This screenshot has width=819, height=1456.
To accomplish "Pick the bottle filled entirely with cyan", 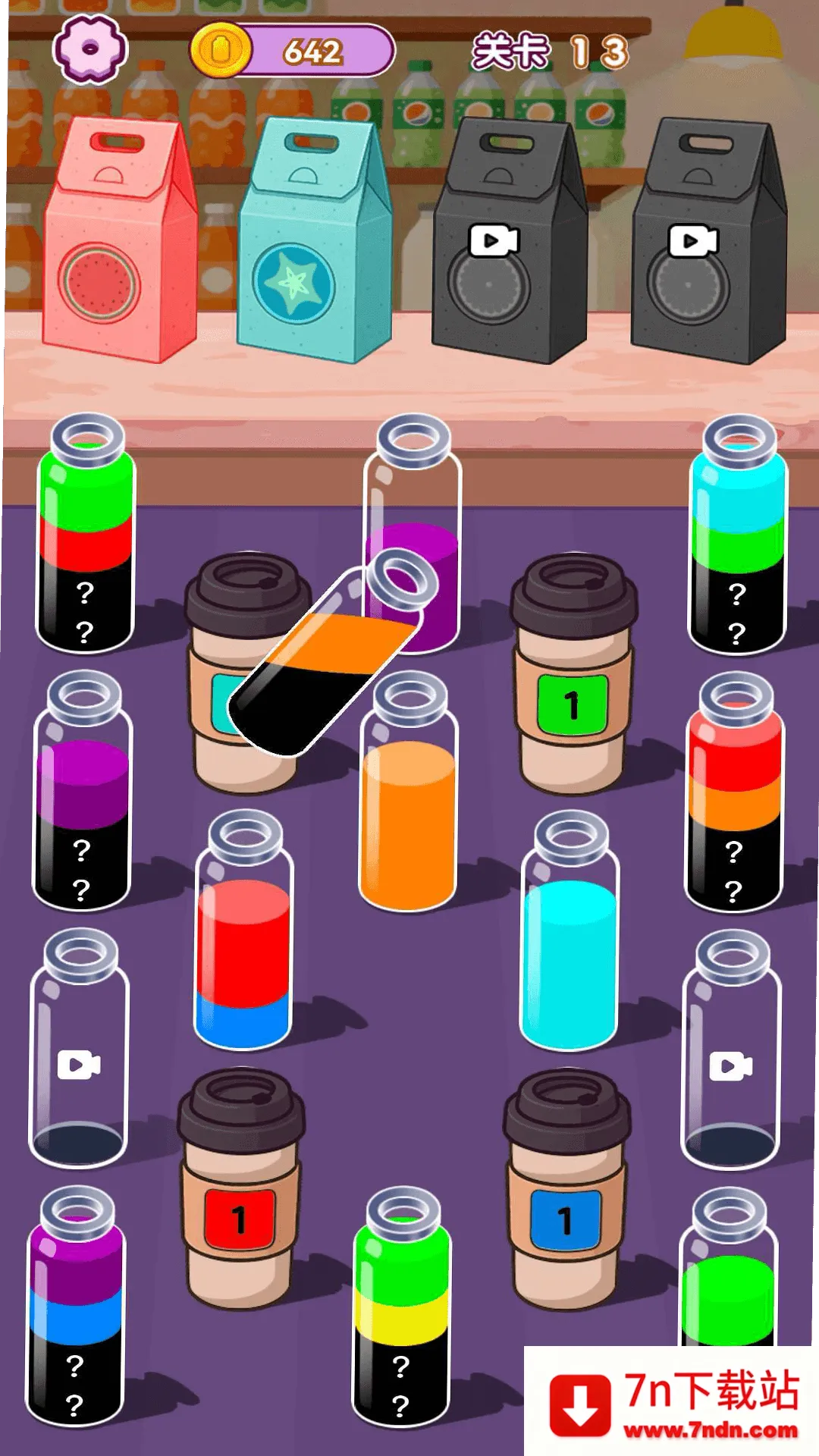I will click(570, 933).
